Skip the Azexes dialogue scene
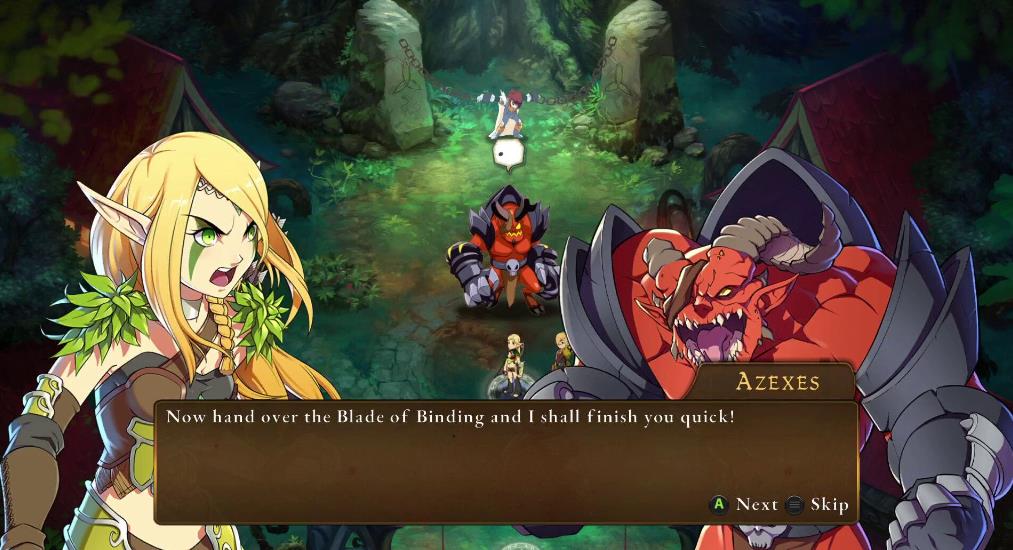The image size is (1013, 550). 817,505
